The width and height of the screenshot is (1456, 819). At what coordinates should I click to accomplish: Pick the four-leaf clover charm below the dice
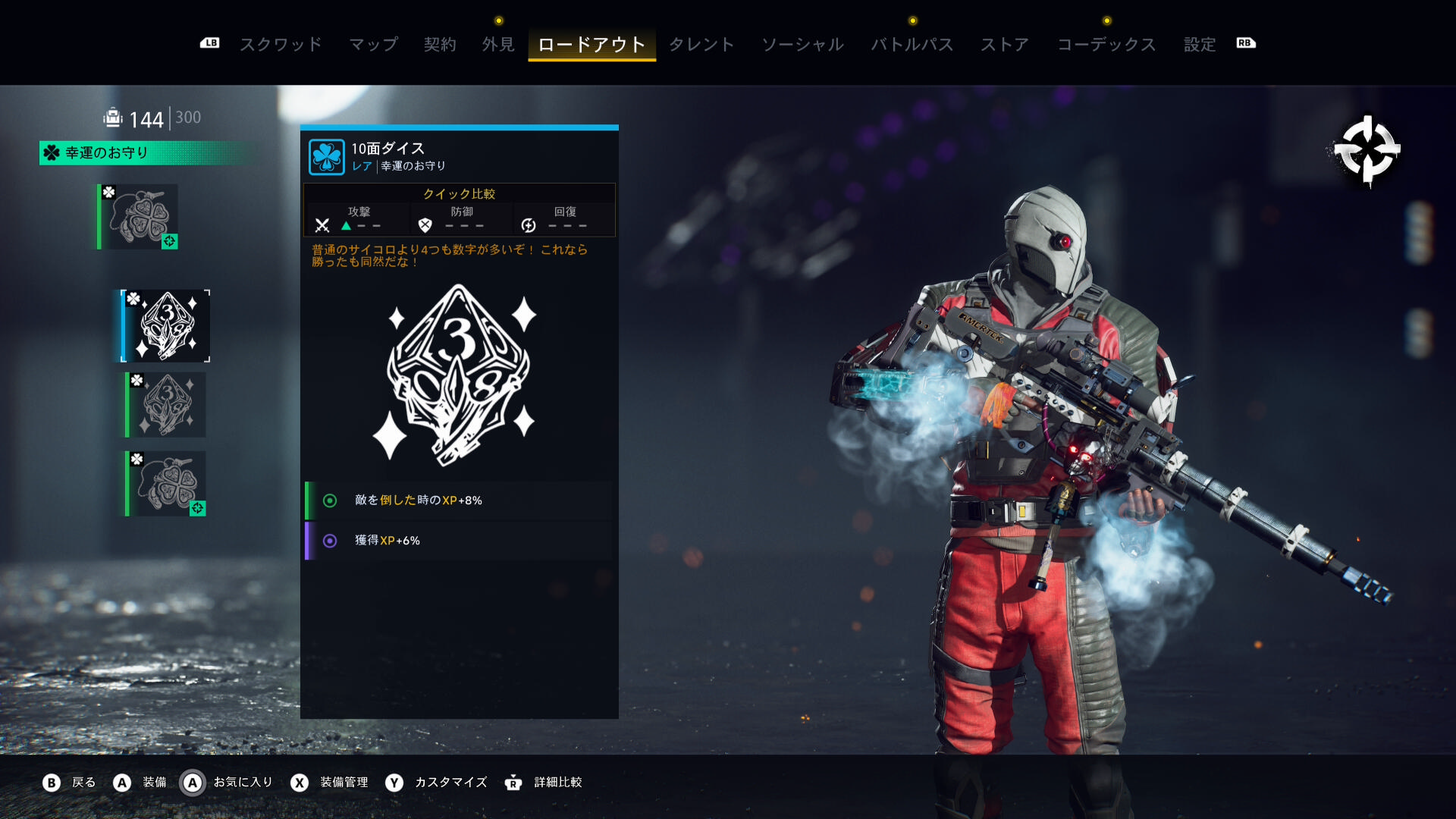coord(166,484)
